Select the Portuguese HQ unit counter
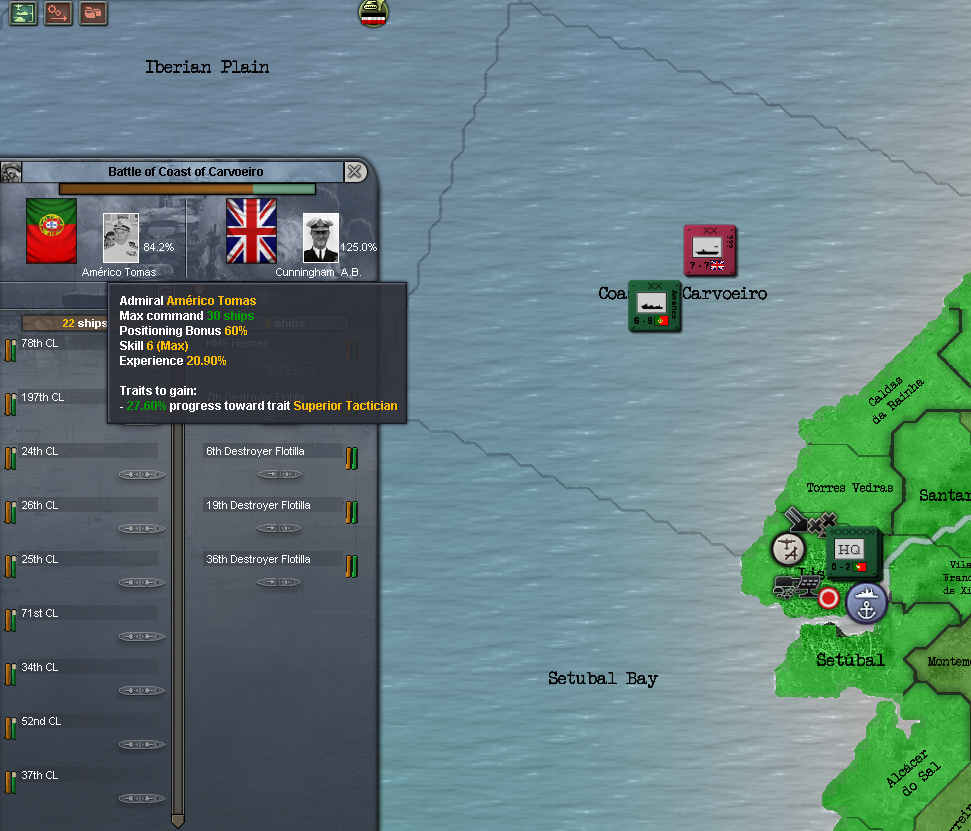Screen dimensions: 971x831 [852, 552]
